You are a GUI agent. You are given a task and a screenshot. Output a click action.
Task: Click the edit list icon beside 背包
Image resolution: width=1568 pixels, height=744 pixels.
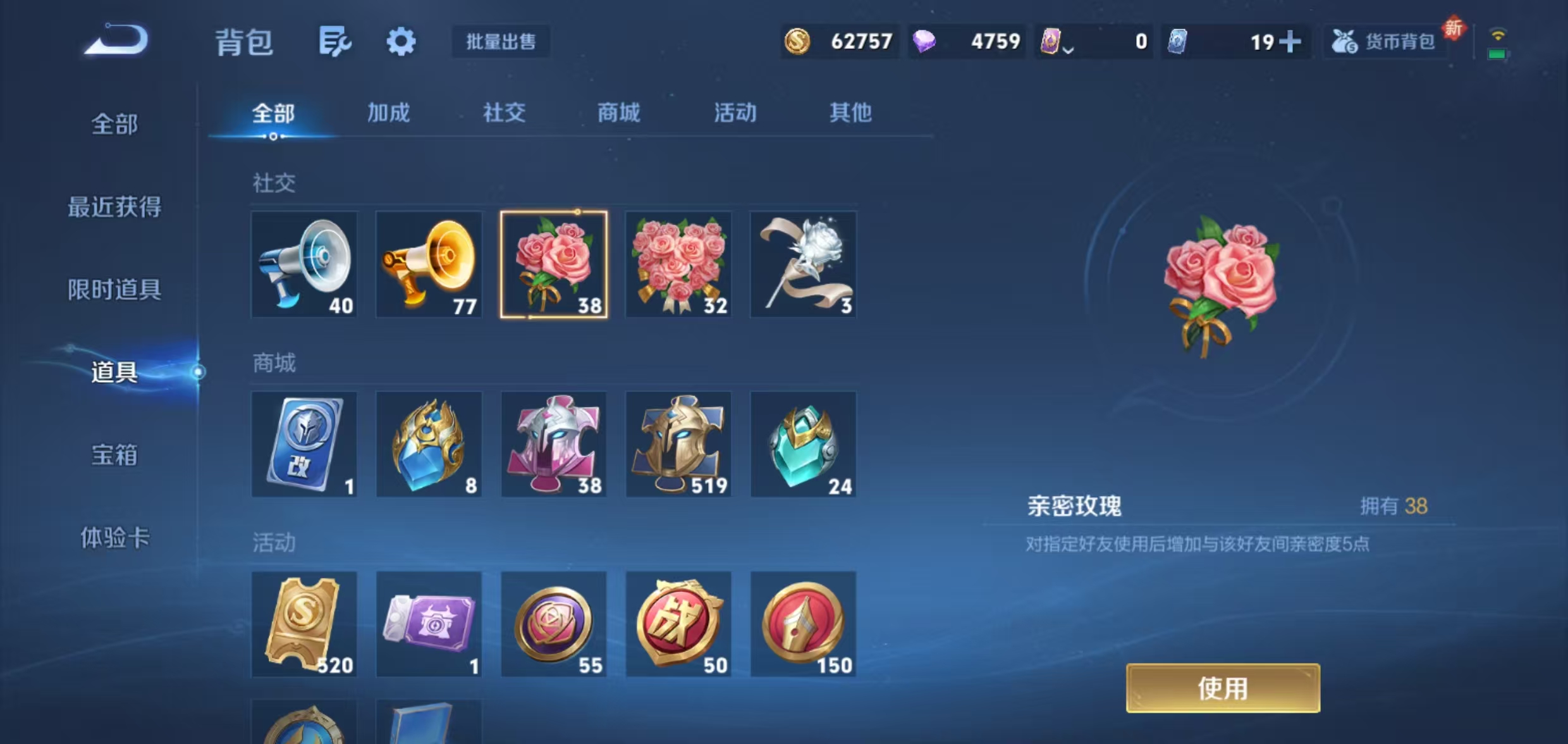point(336,42)
